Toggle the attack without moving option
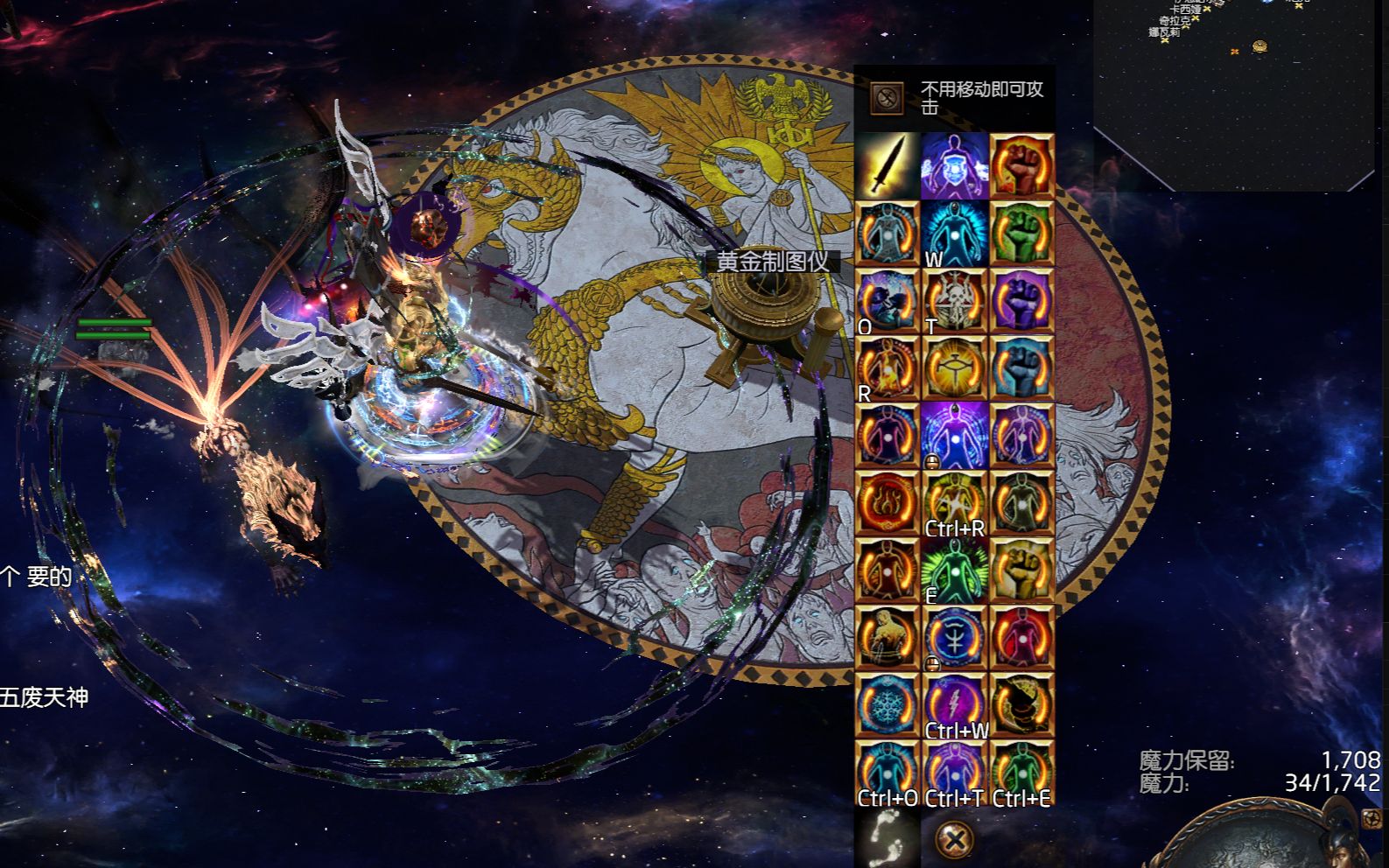The height and width of the screenshot is (868, 1389). pos(887,96)
